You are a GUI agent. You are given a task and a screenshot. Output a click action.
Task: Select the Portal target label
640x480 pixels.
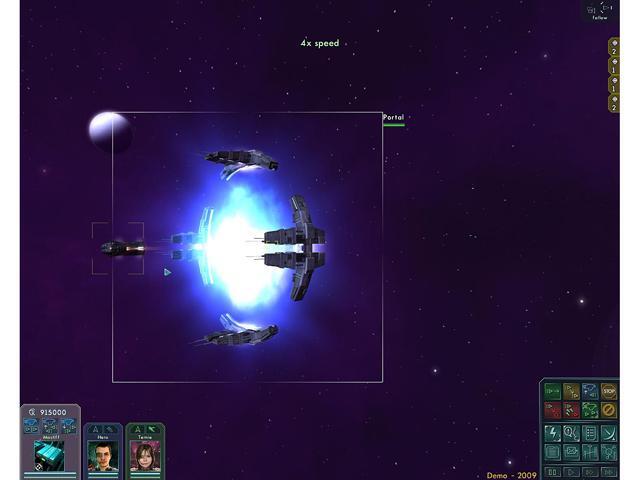click(x=393, y=118)
